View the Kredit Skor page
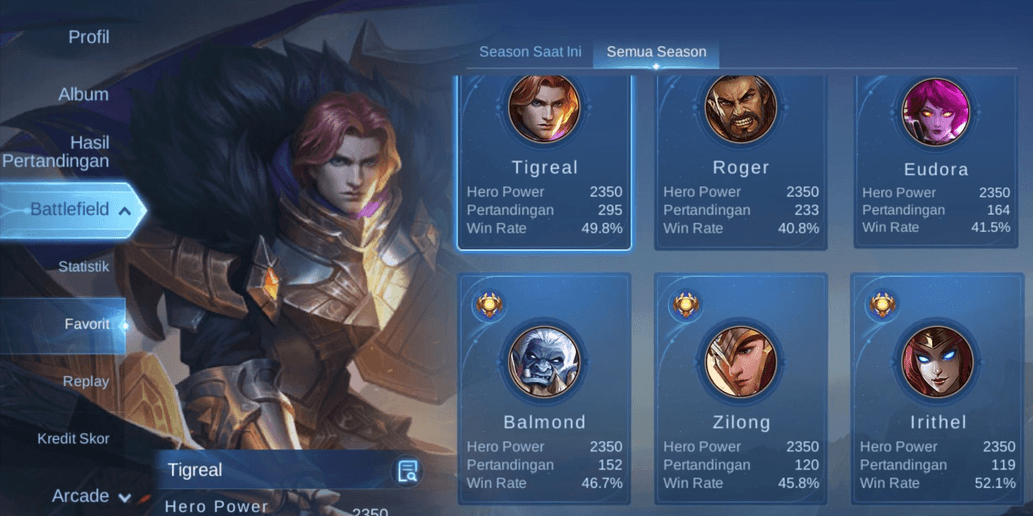The width and height of the screenshot is (1033, 516). tap(73, 438)
